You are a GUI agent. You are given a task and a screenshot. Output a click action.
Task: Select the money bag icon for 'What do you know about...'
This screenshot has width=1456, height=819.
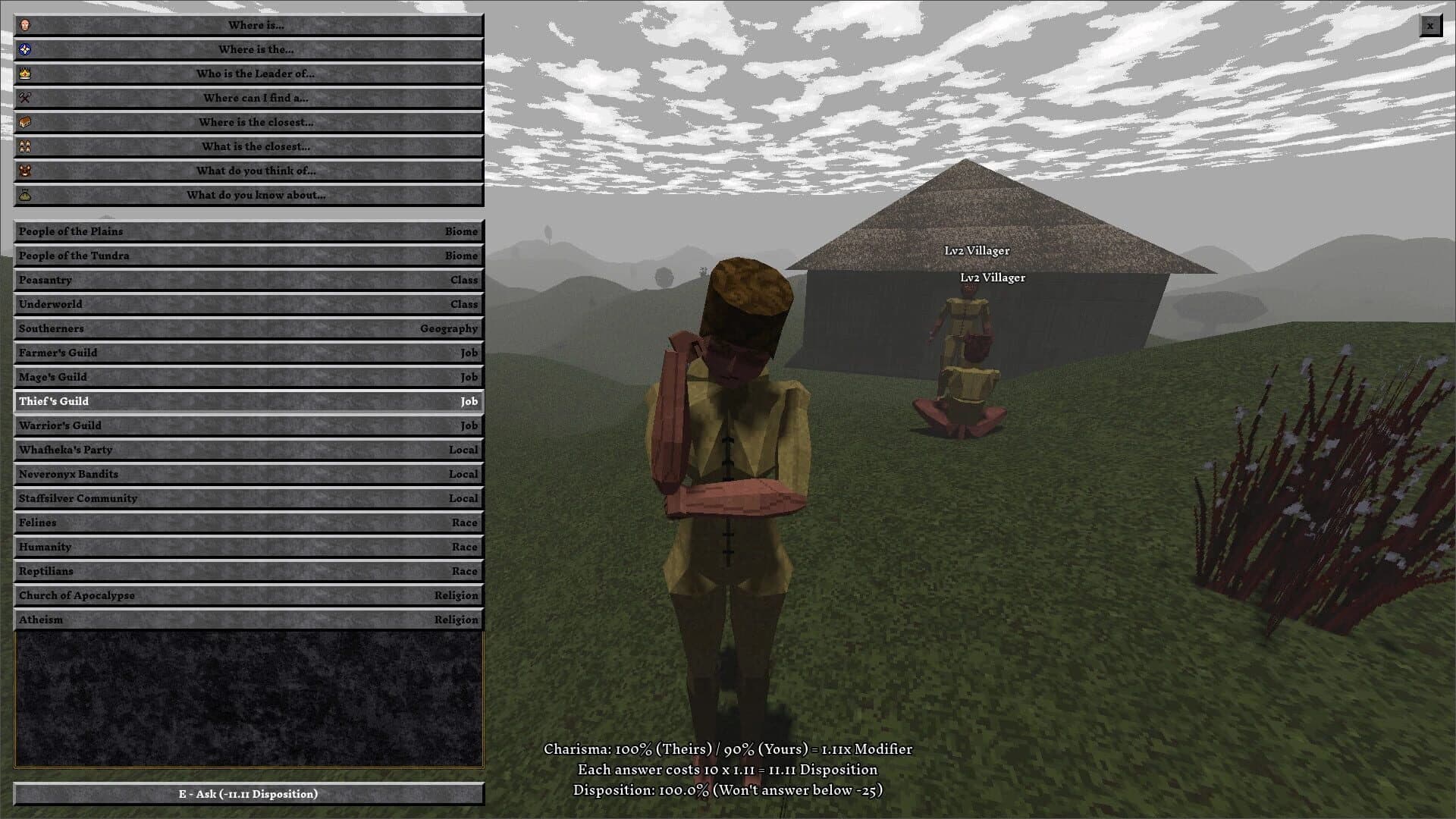click(24, 195)
